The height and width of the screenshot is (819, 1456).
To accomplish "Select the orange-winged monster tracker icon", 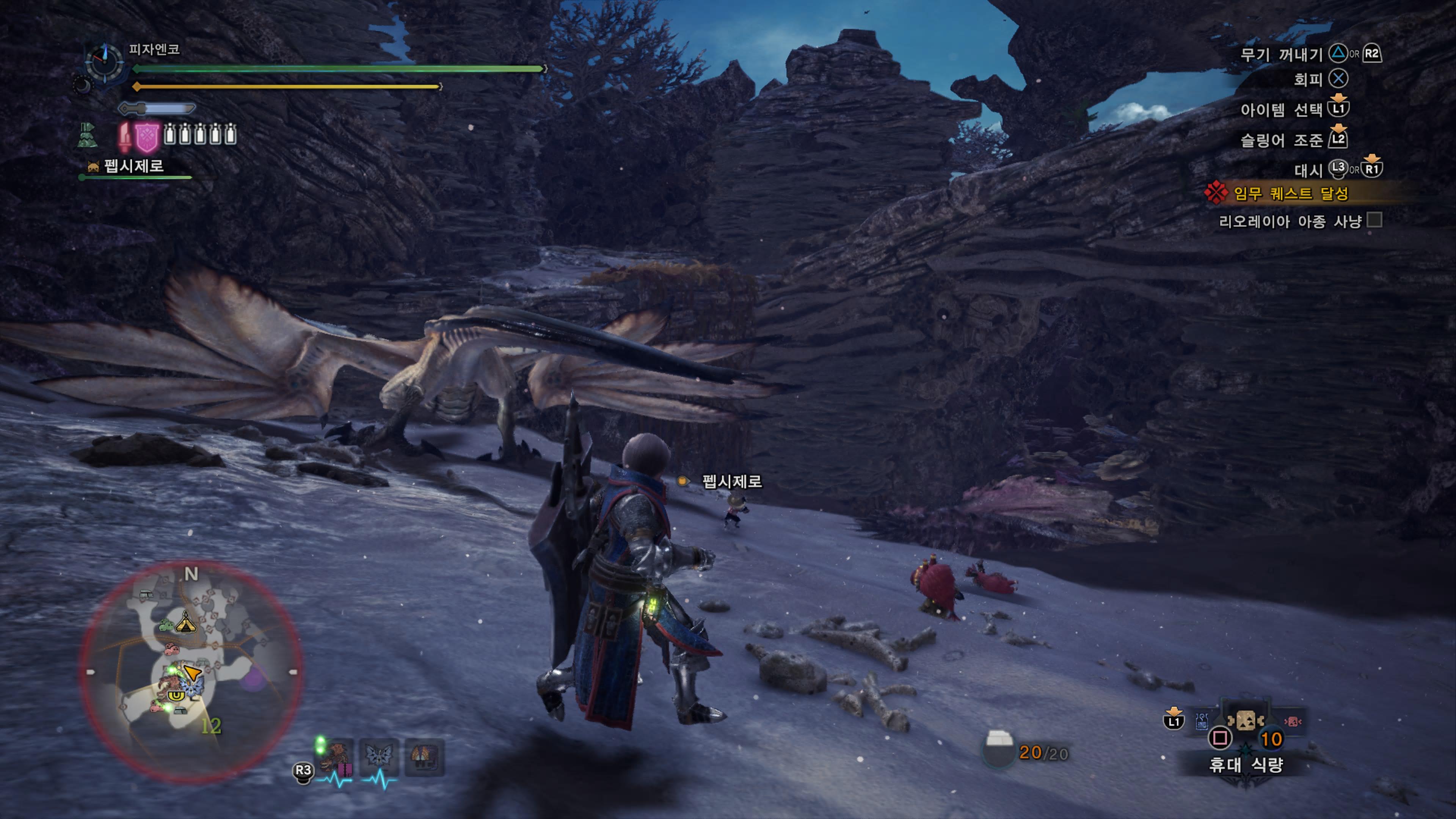I will coord(424,756).
